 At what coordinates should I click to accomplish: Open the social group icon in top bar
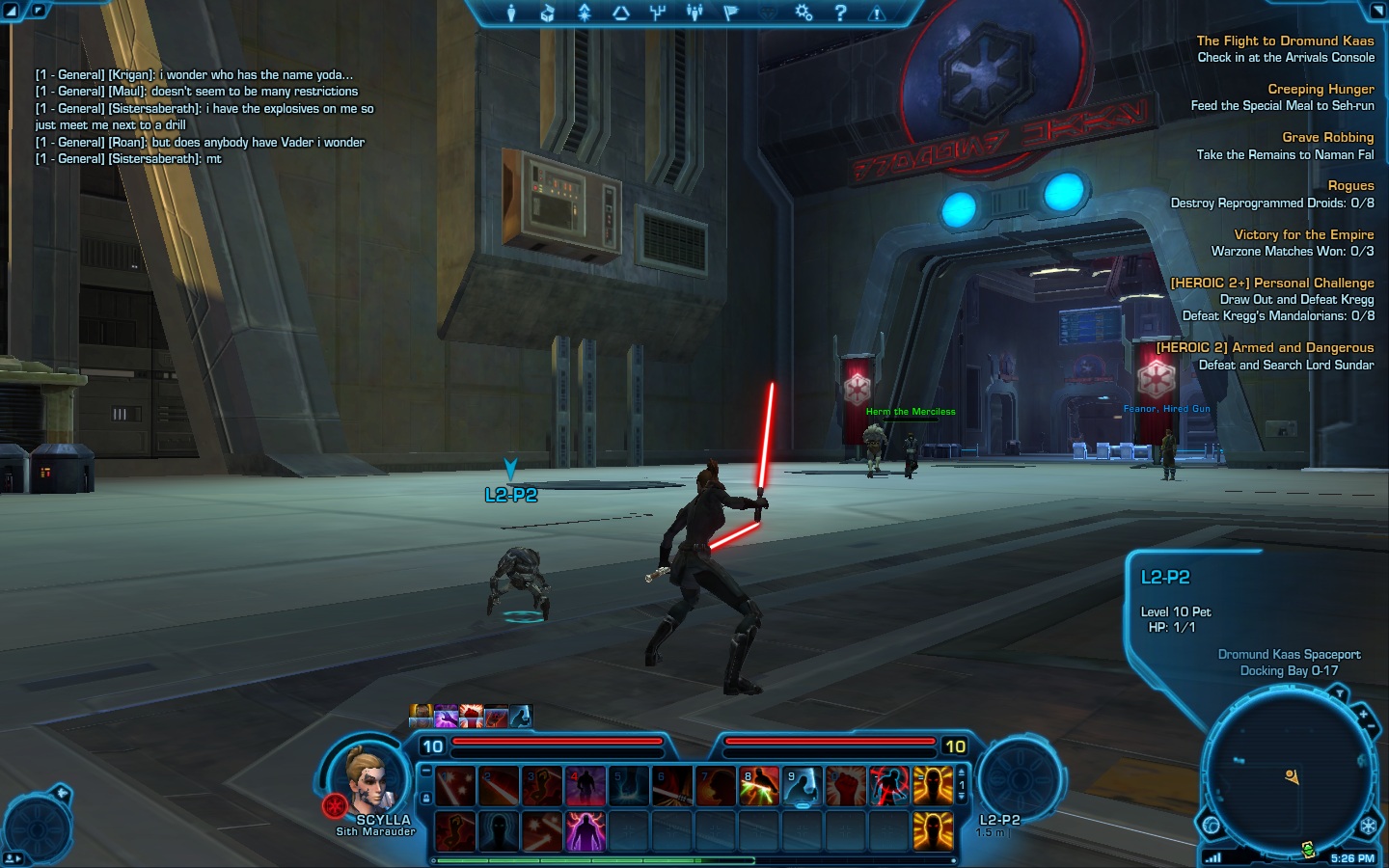click(x=694, y=13)
